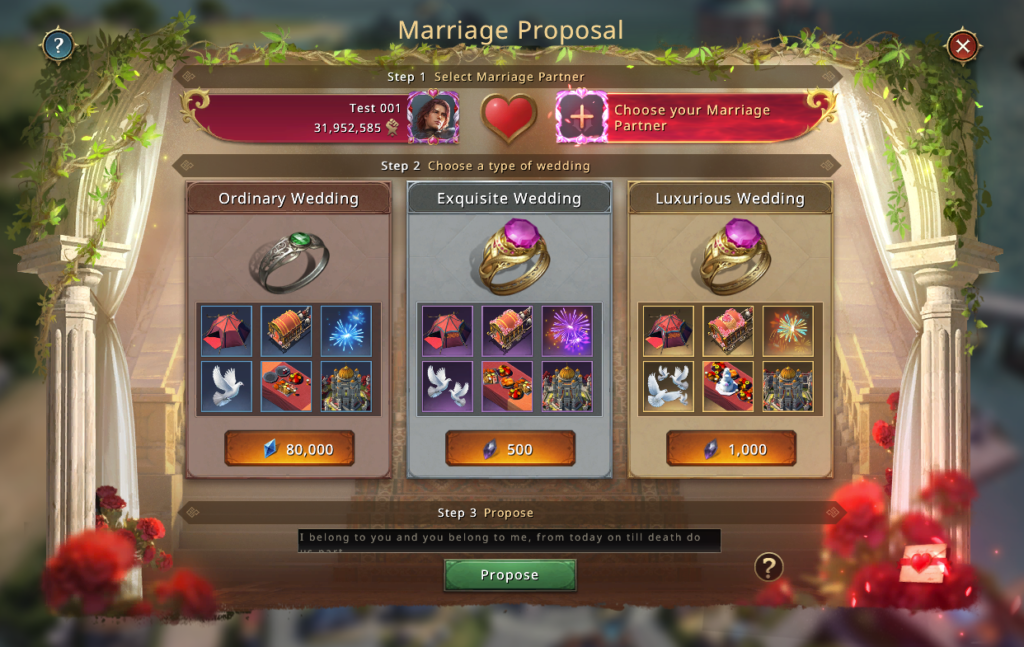Open the help icon beside Propose
1024x647 pixels.
[x=767, y=568]
